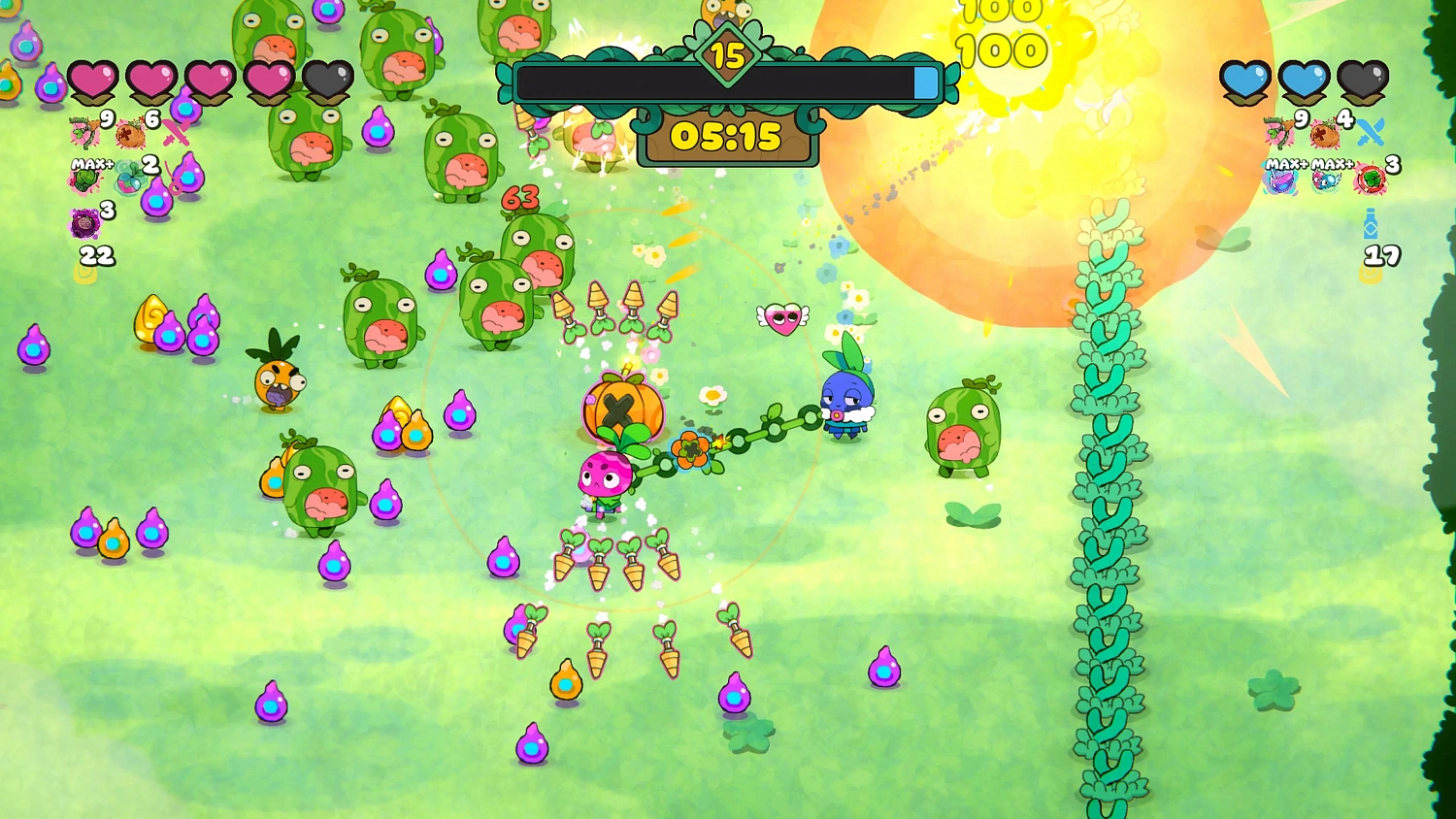
Task: Click the coin counter showing 17
Action: coord(1381,256)
